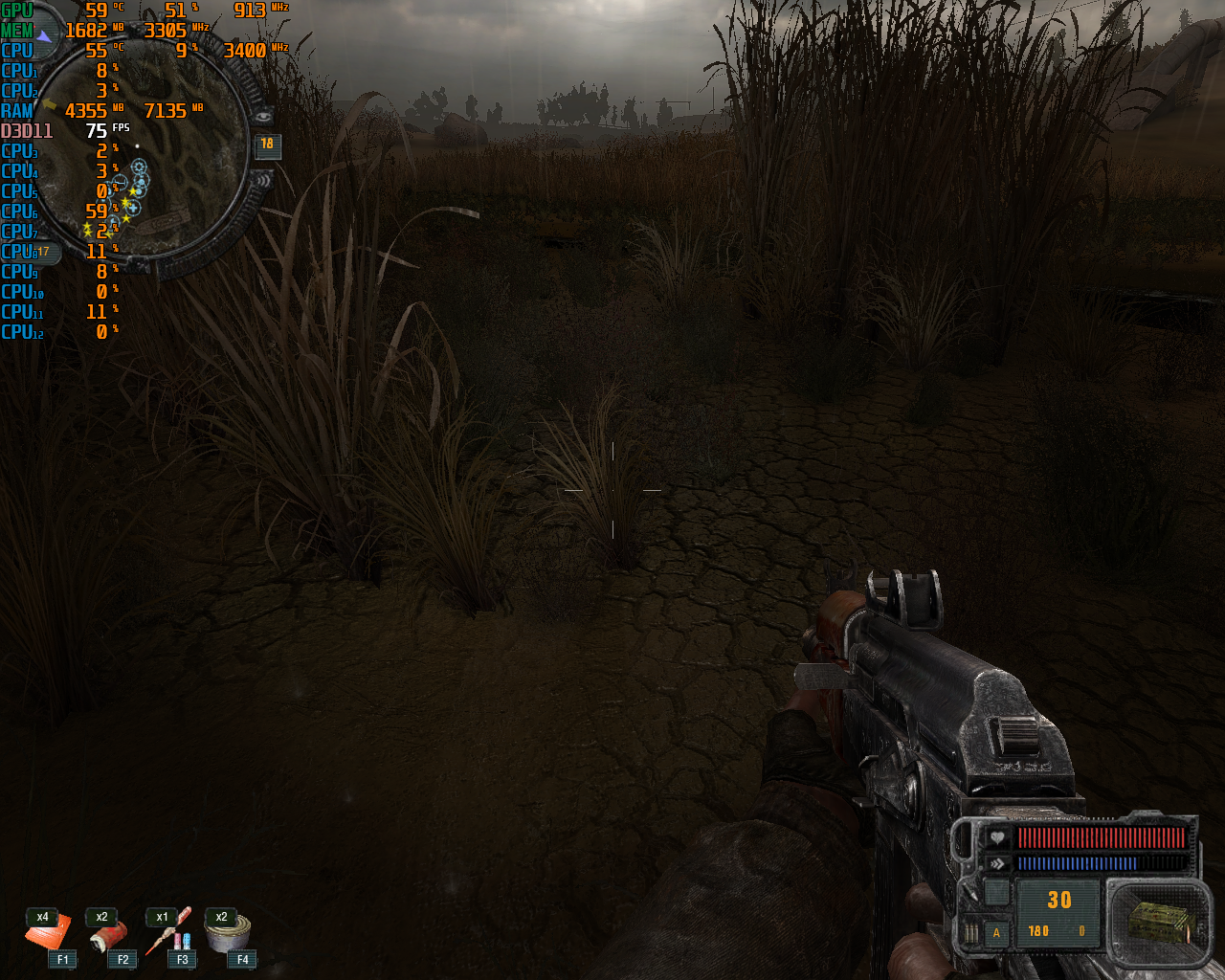Toggle the sound detection indicator on the minimap edge

click(263, 181)
